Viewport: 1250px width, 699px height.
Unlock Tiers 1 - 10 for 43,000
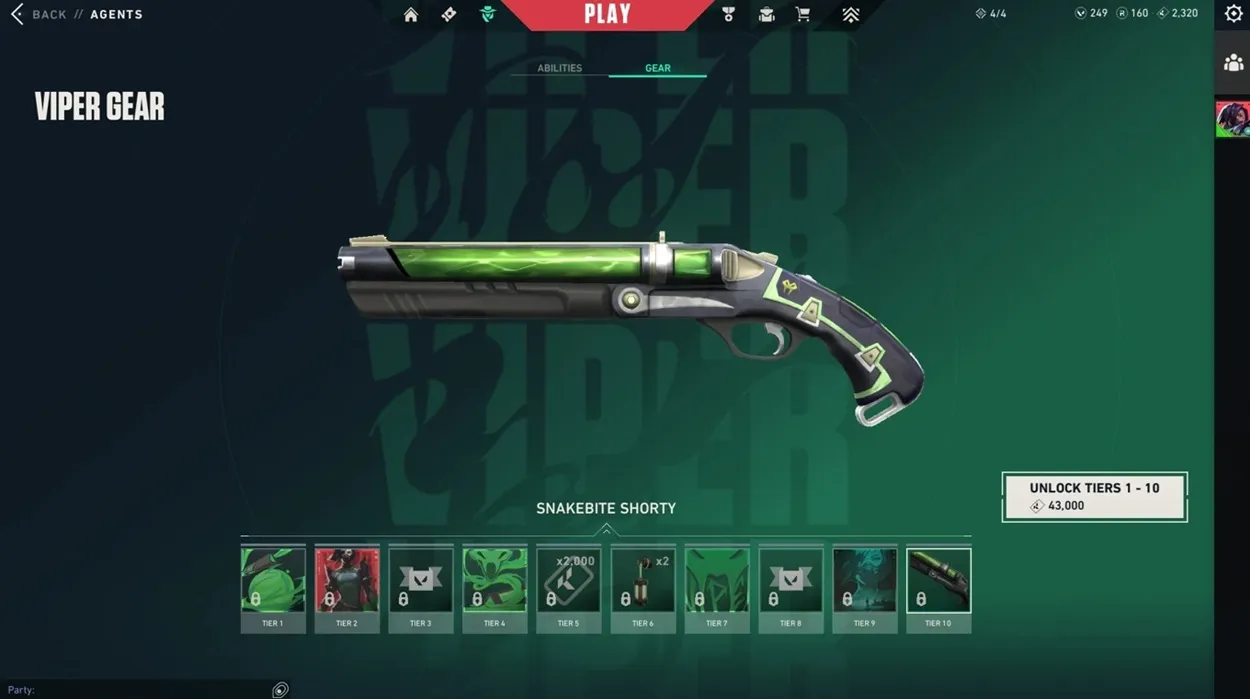1095,497
